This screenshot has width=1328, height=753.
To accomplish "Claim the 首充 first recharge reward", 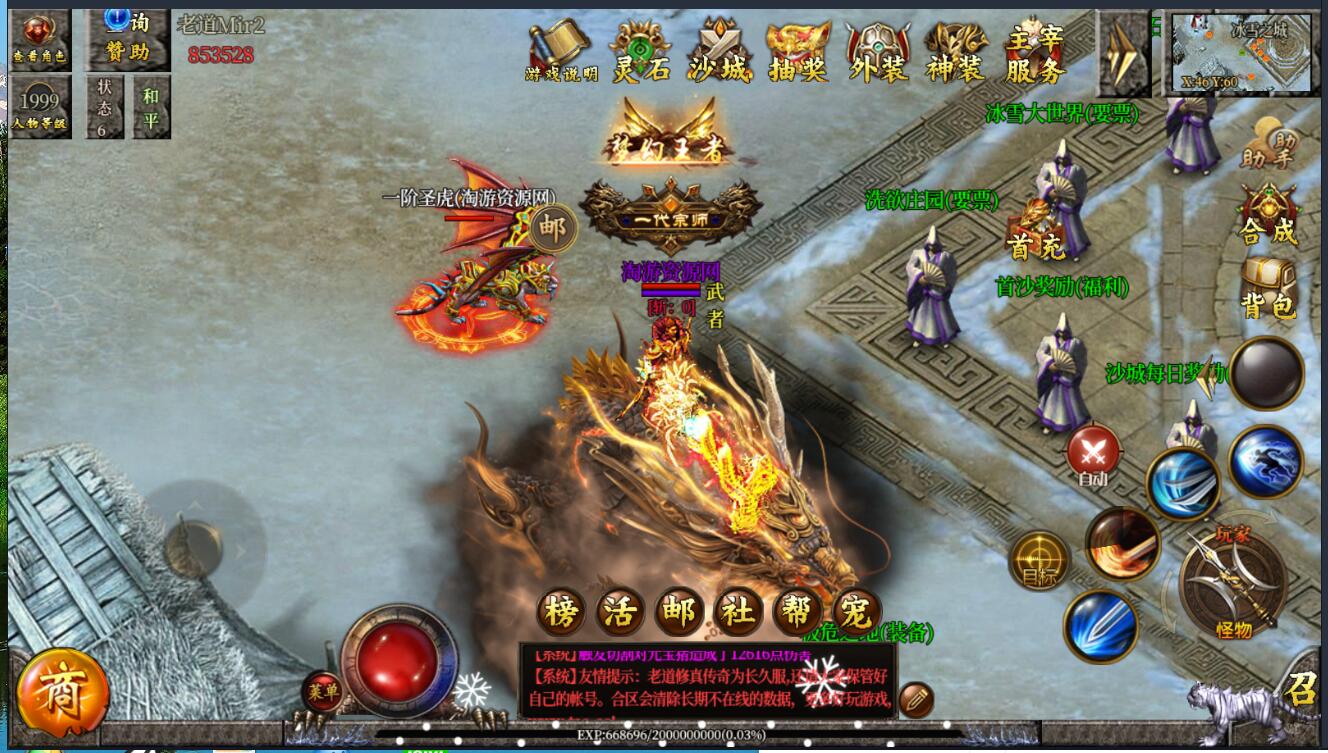I will click(x=1034, y=232).
